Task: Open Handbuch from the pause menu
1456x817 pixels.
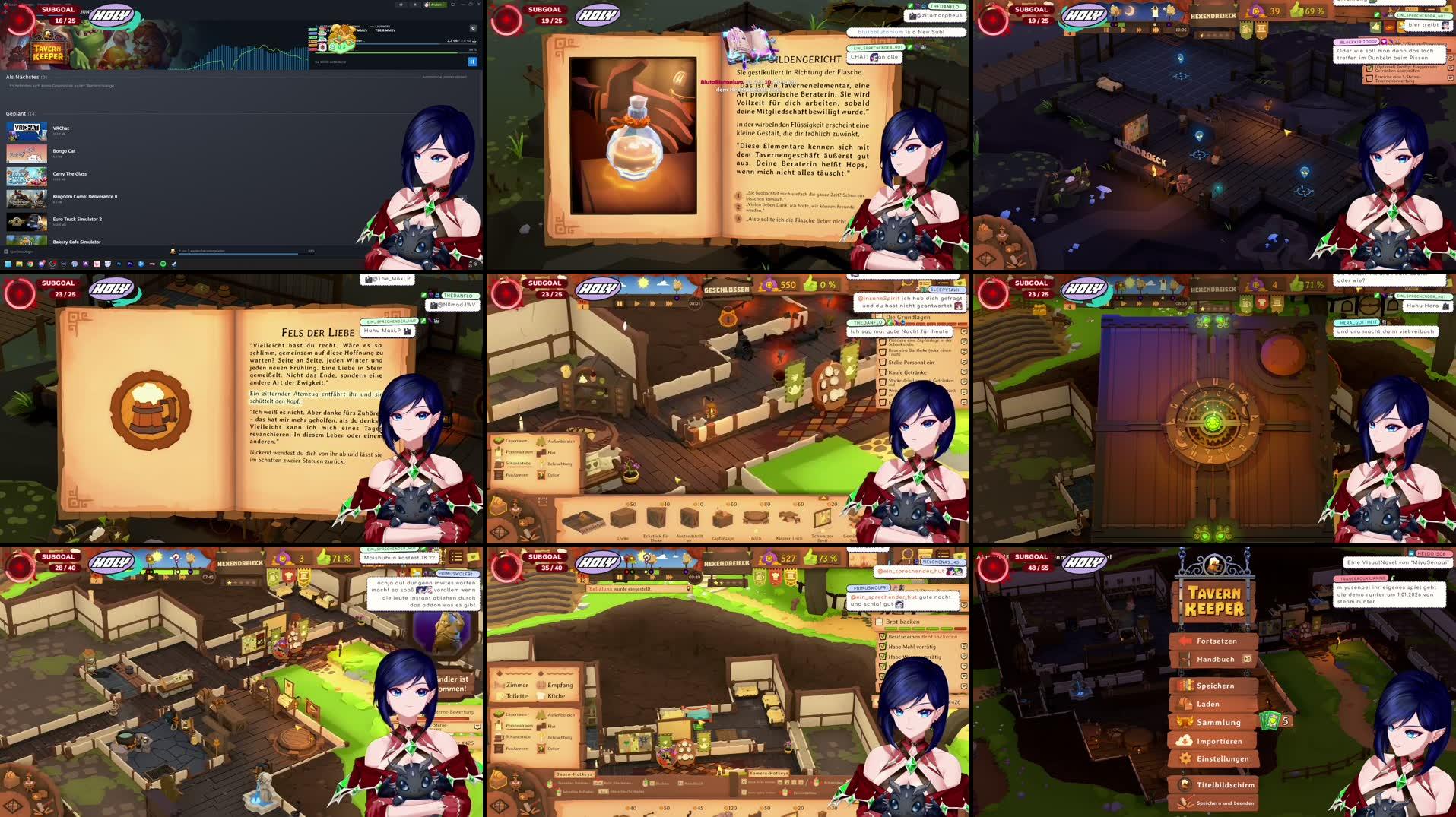Action: pyautogui.click(x=1216, y=659)
